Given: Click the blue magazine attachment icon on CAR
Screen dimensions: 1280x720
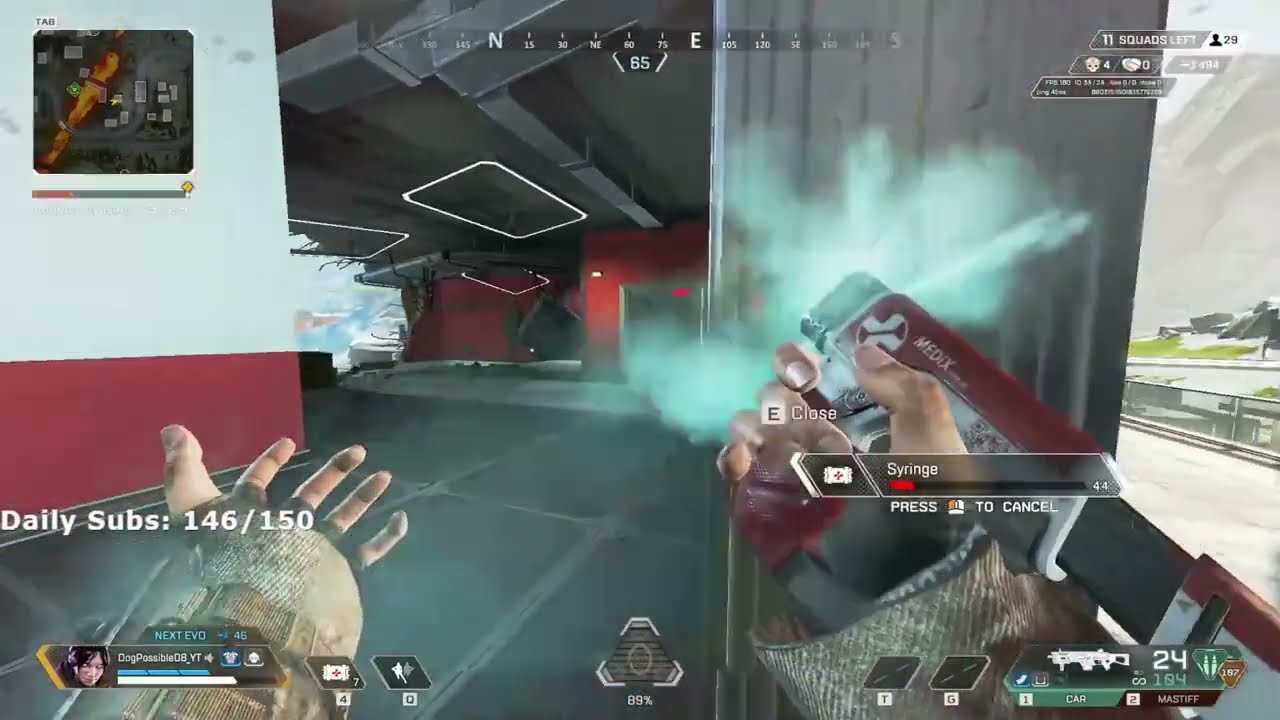Looking at the screenshot, I should 1021,680.
